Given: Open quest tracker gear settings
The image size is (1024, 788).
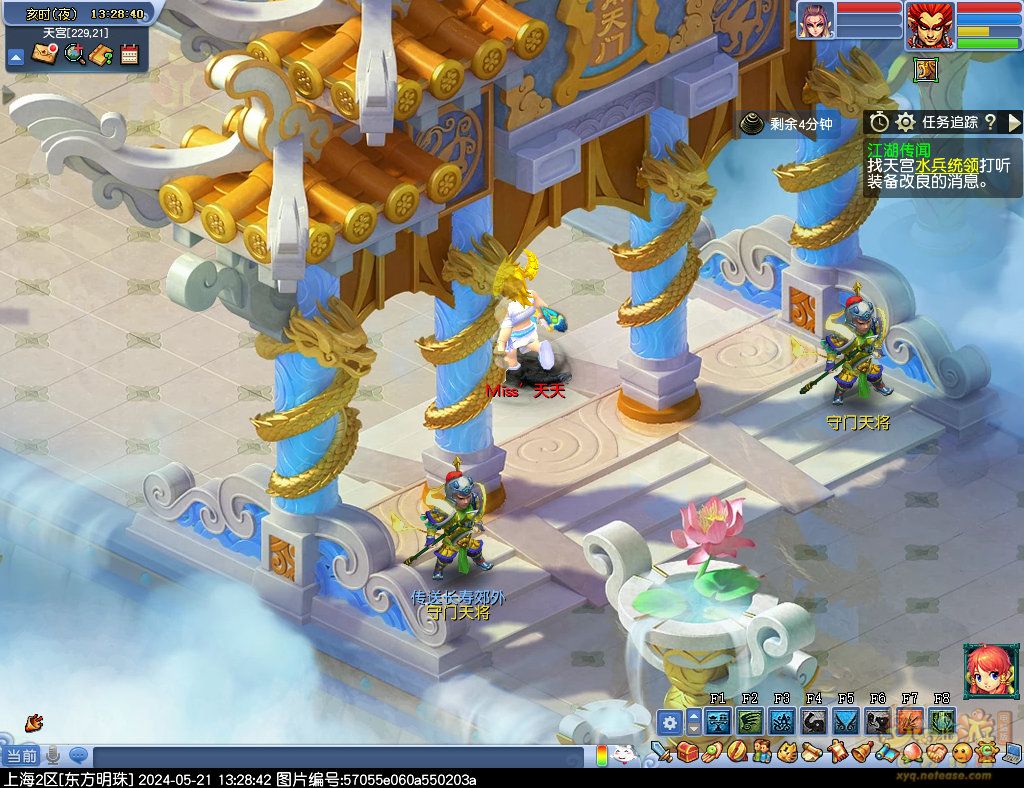Looking at the screenshot, I should coord(905,122).
